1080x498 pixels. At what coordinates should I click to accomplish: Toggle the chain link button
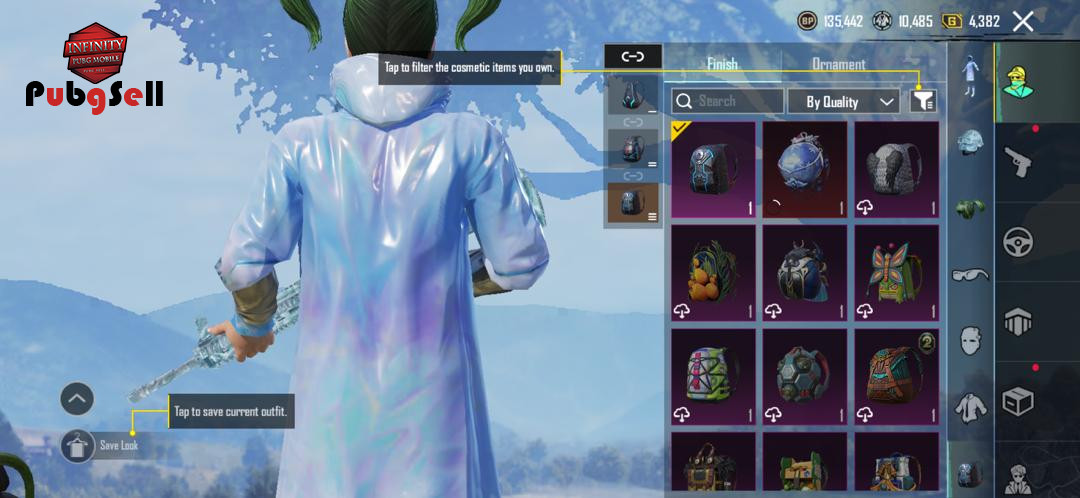633,56
